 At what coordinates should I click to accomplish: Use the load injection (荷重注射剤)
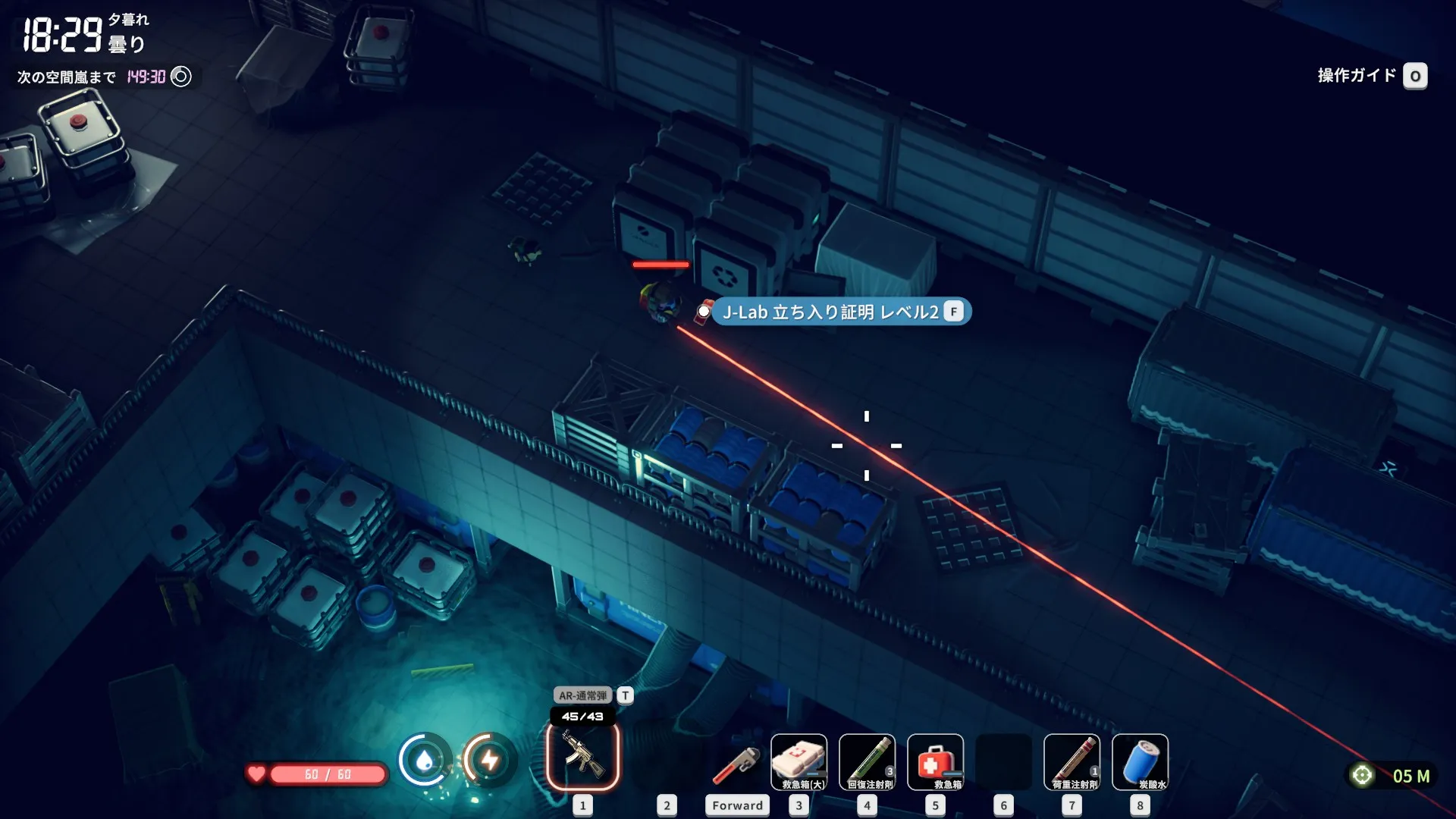1072,762
